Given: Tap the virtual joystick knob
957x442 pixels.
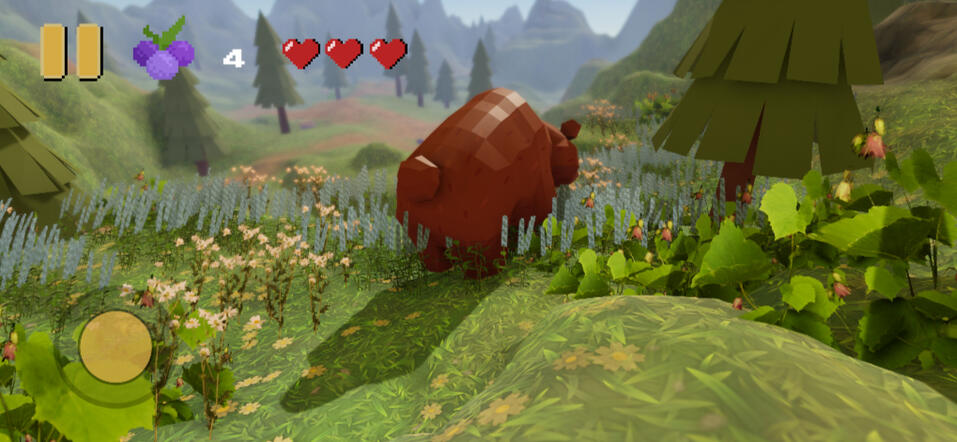Looking at the screenshot, I should click(115, 347).
